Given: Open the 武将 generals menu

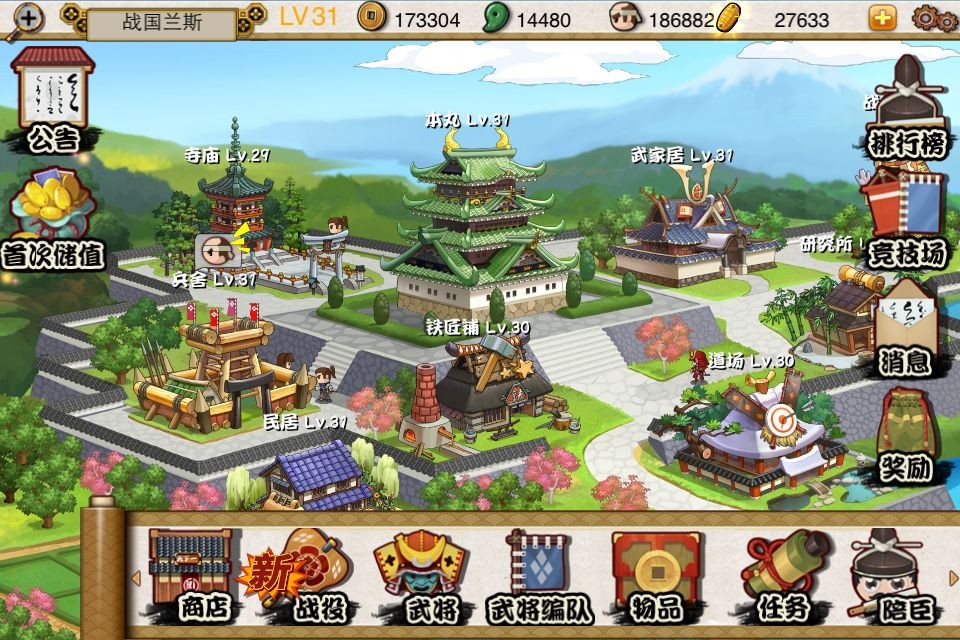Looking at the screenshot, I should [420, 575].
